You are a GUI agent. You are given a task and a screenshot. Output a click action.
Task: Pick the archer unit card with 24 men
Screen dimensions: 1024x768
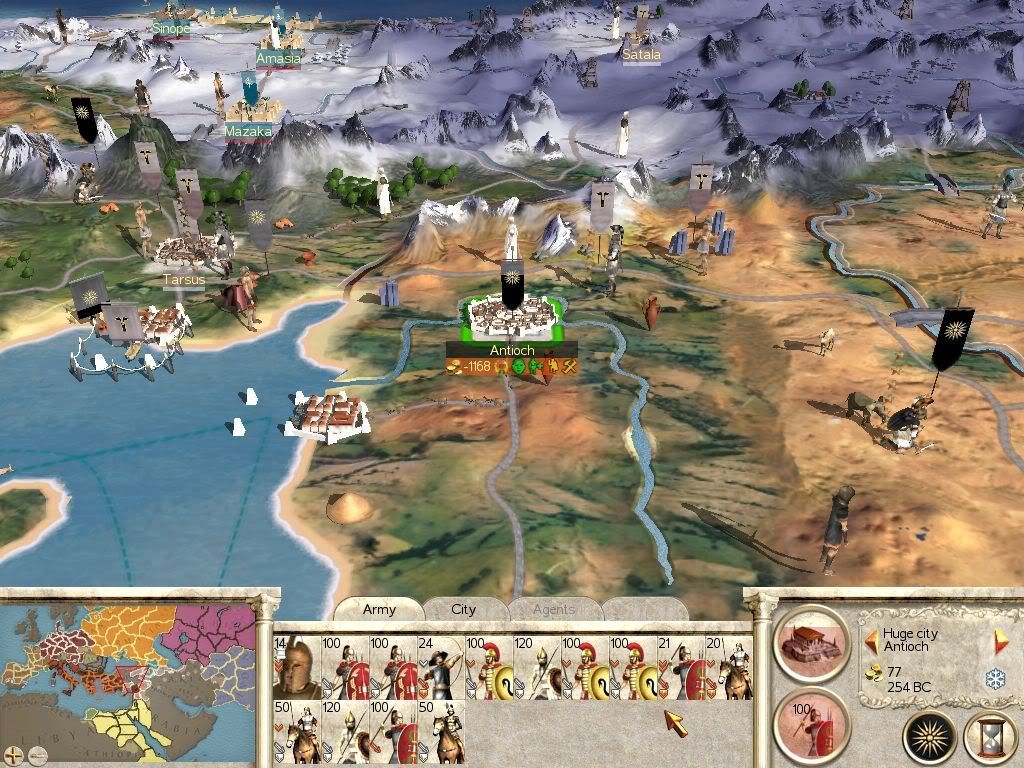441,668
